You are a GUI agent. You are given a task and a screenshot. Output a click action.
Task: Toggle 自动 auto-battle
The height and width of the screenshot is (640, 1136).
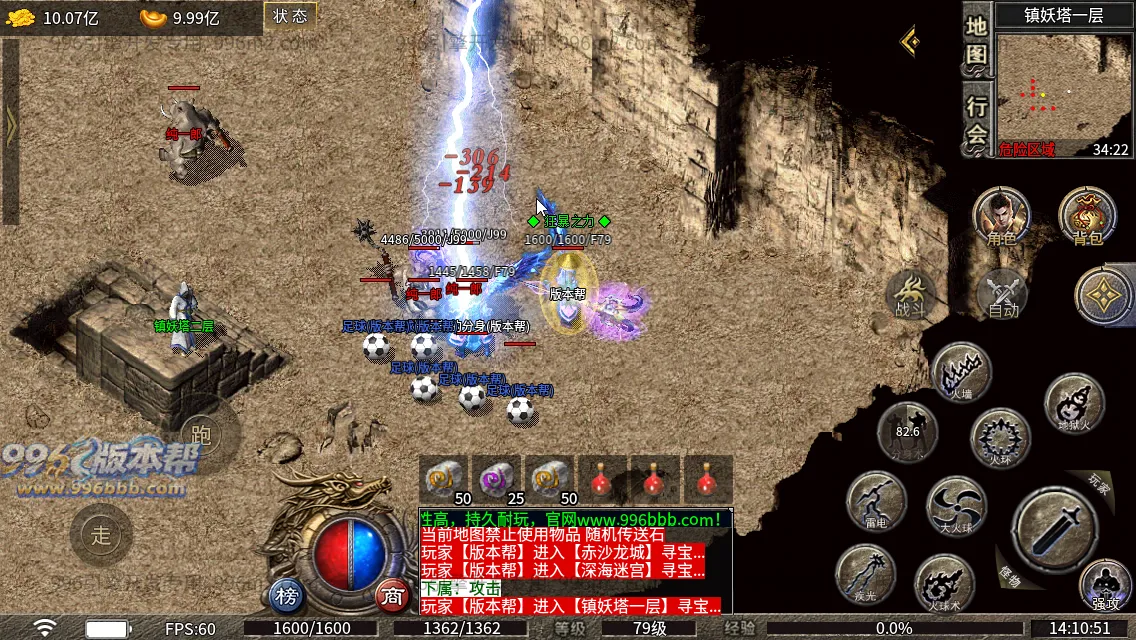[1002, 295]
